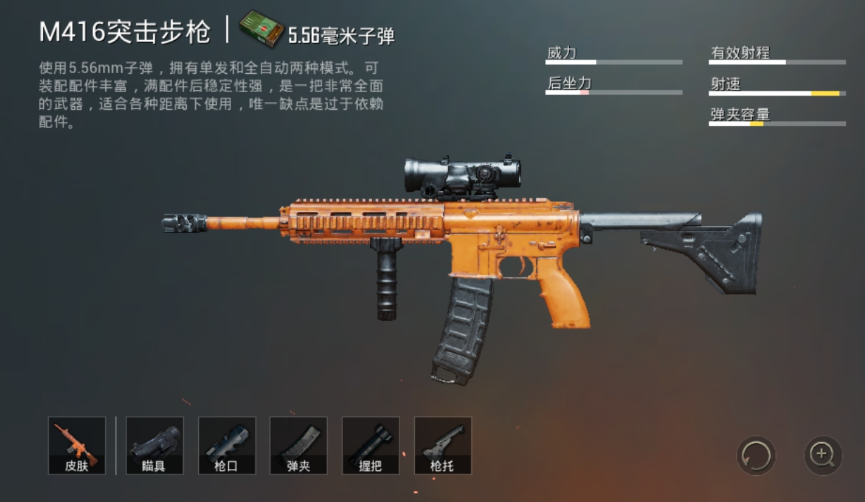Viewport: 865px width, 502px height.
Task: Click the circular rotate weapon button
Action: 756,456
